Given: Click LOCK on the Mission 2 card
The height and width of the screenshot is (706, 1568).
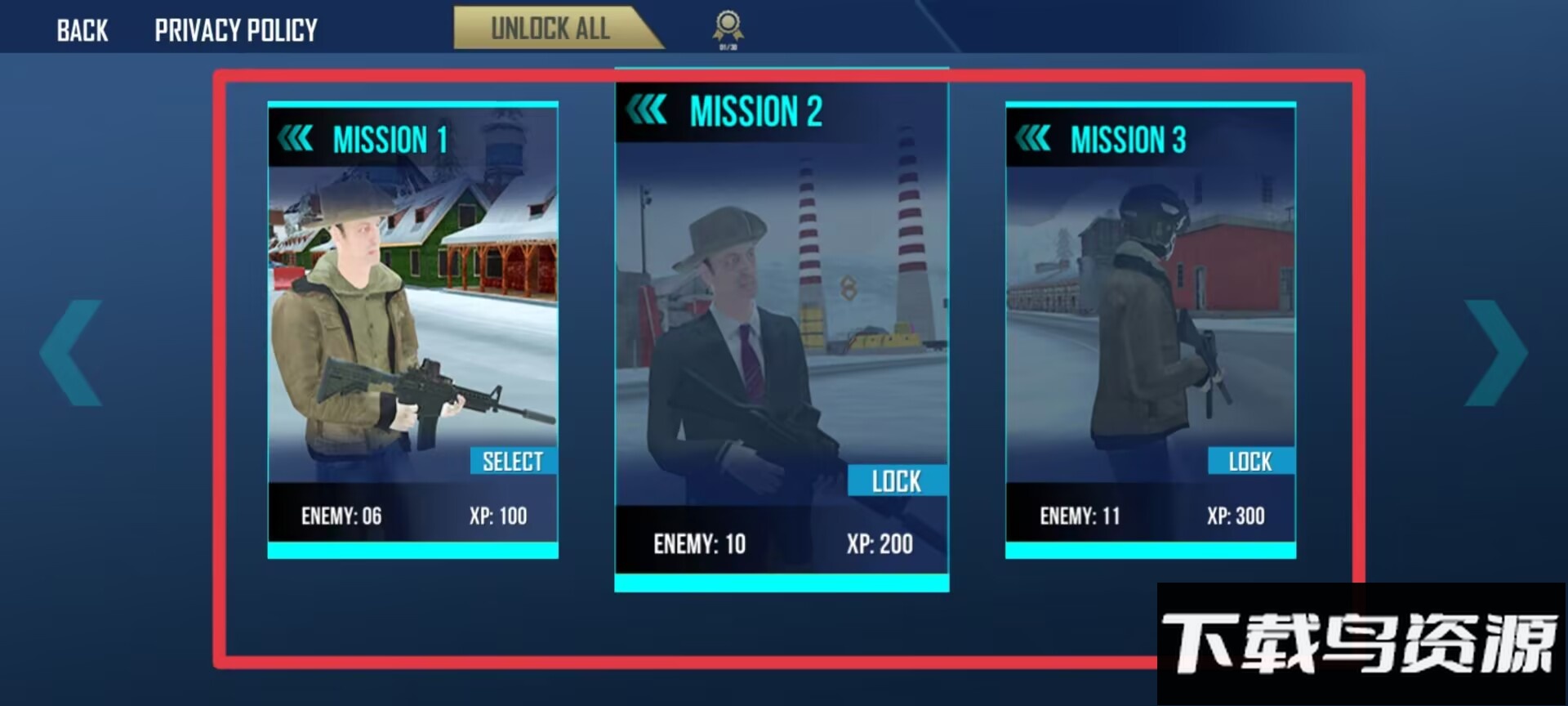Looking at the screenshot, I should pyautogui.click(x=897, y=481).
